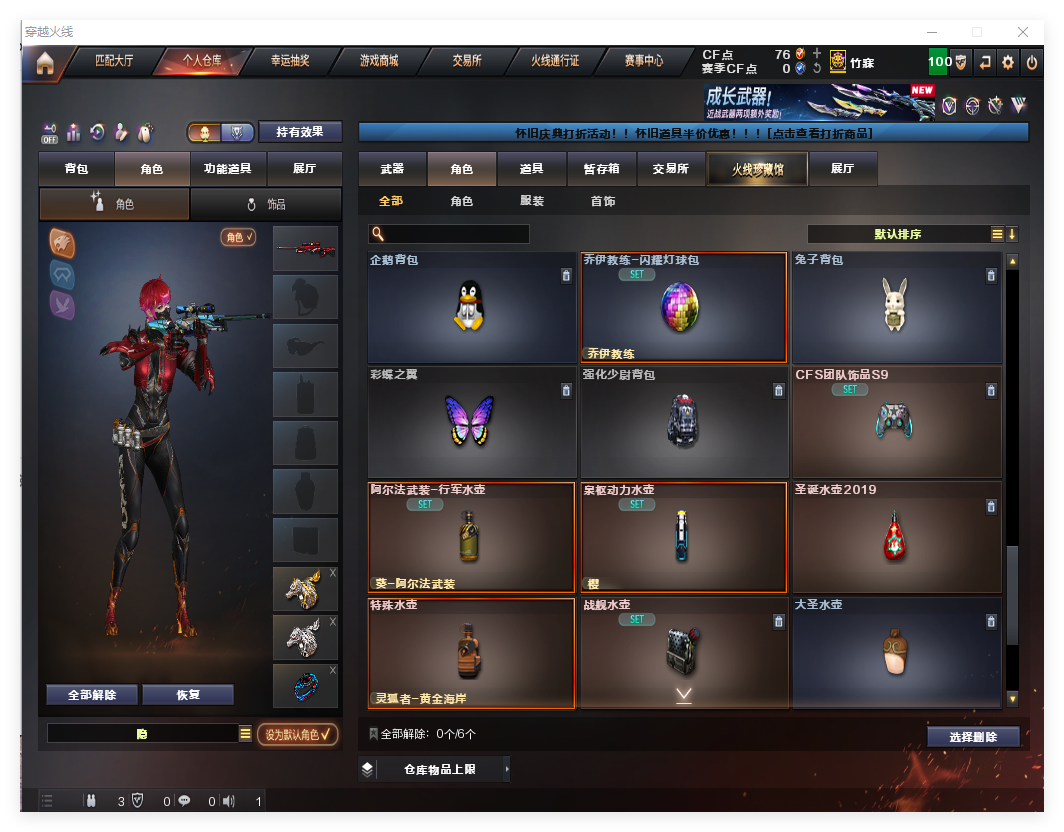Image resolution: width=1064 pixels, height=832 pixels.
Task: Click the home icon button
Action: [x=45, y=63]
